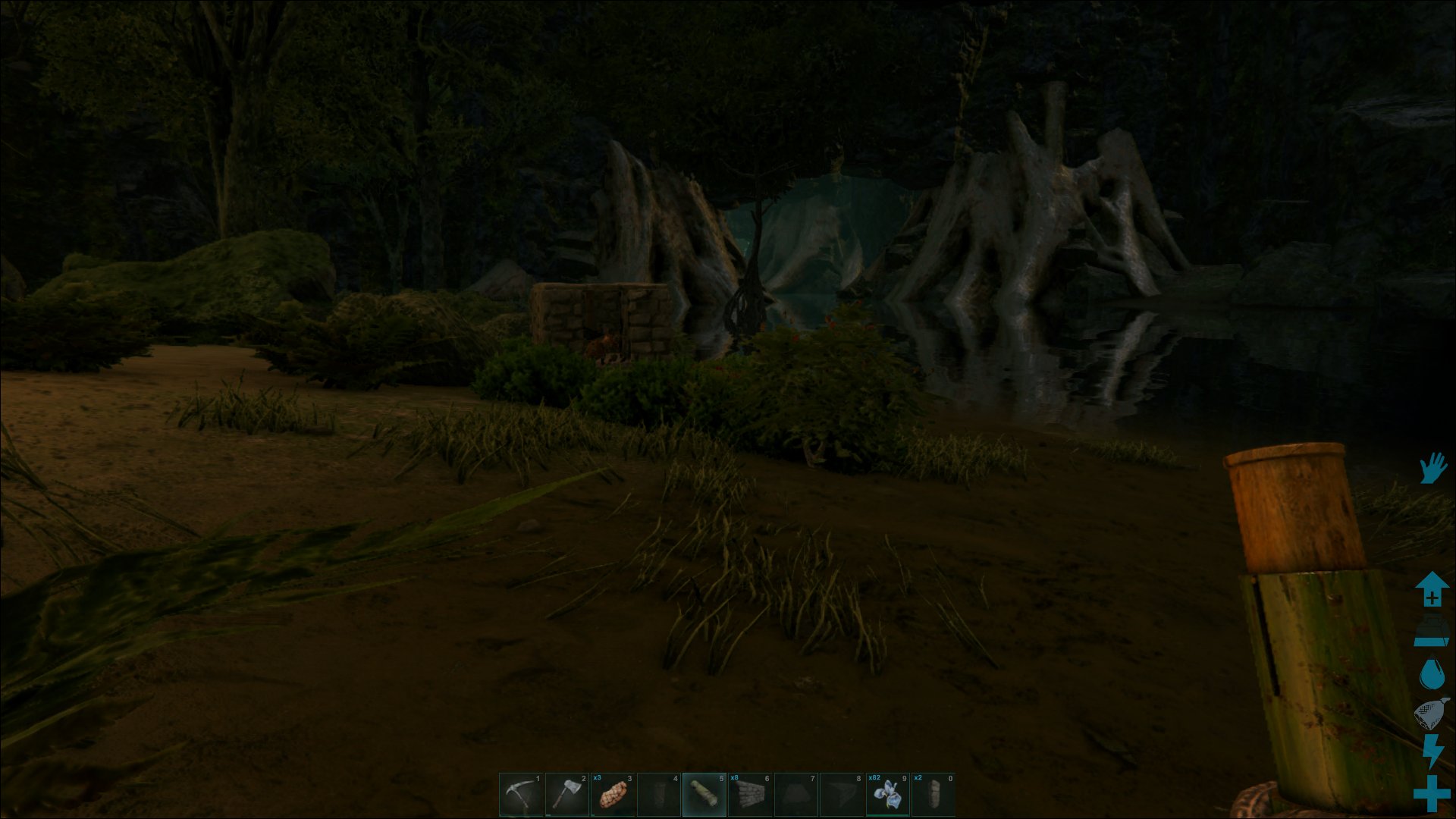Click the green durability bar under the flowers
Image resolution: width=1456 pixels, height=819 pixels.
click(x=889, y=814)
